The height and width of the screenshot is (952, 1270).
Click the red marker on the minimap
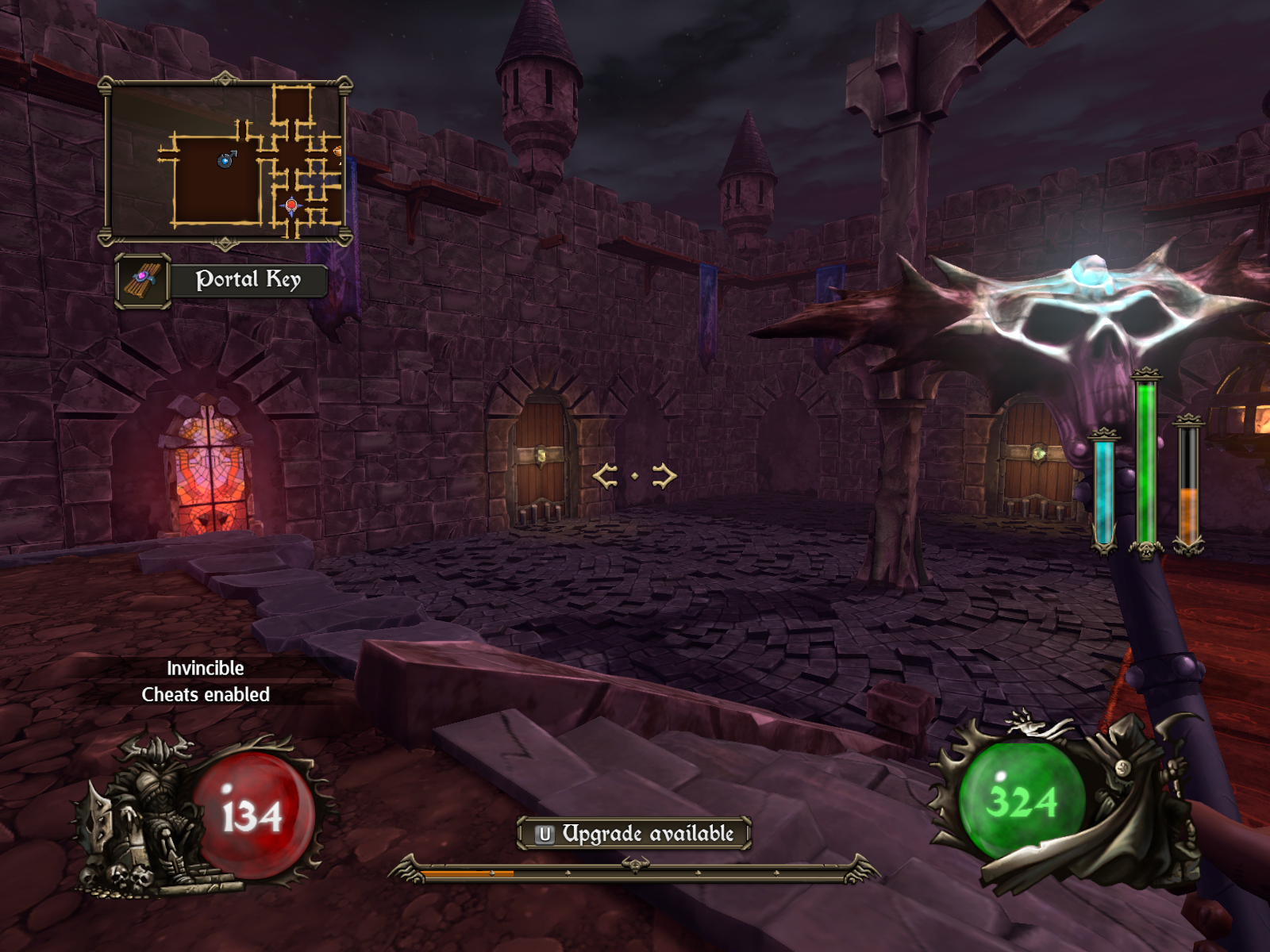(291, 205)
